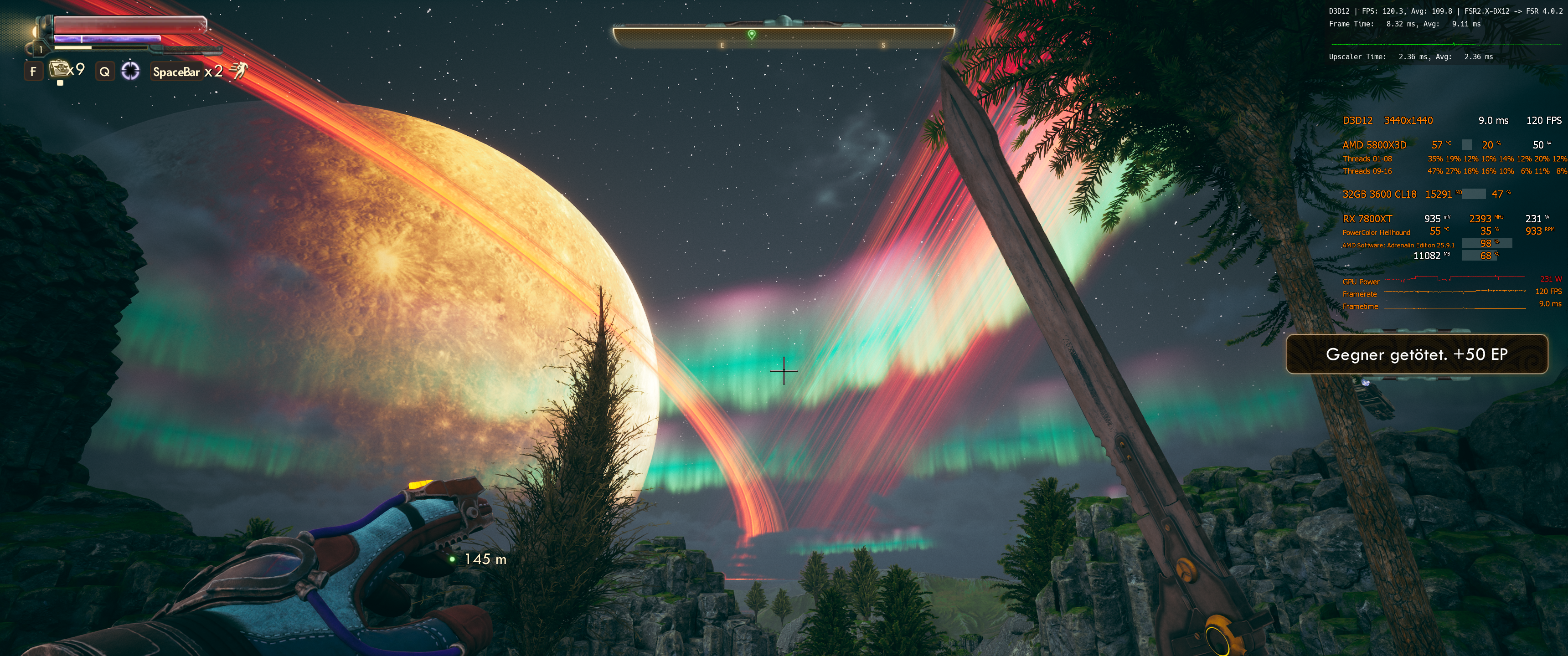Activate the purple crosshair gadget ability
This screenshot has height=656, width=1568.
tap(130, 71)
